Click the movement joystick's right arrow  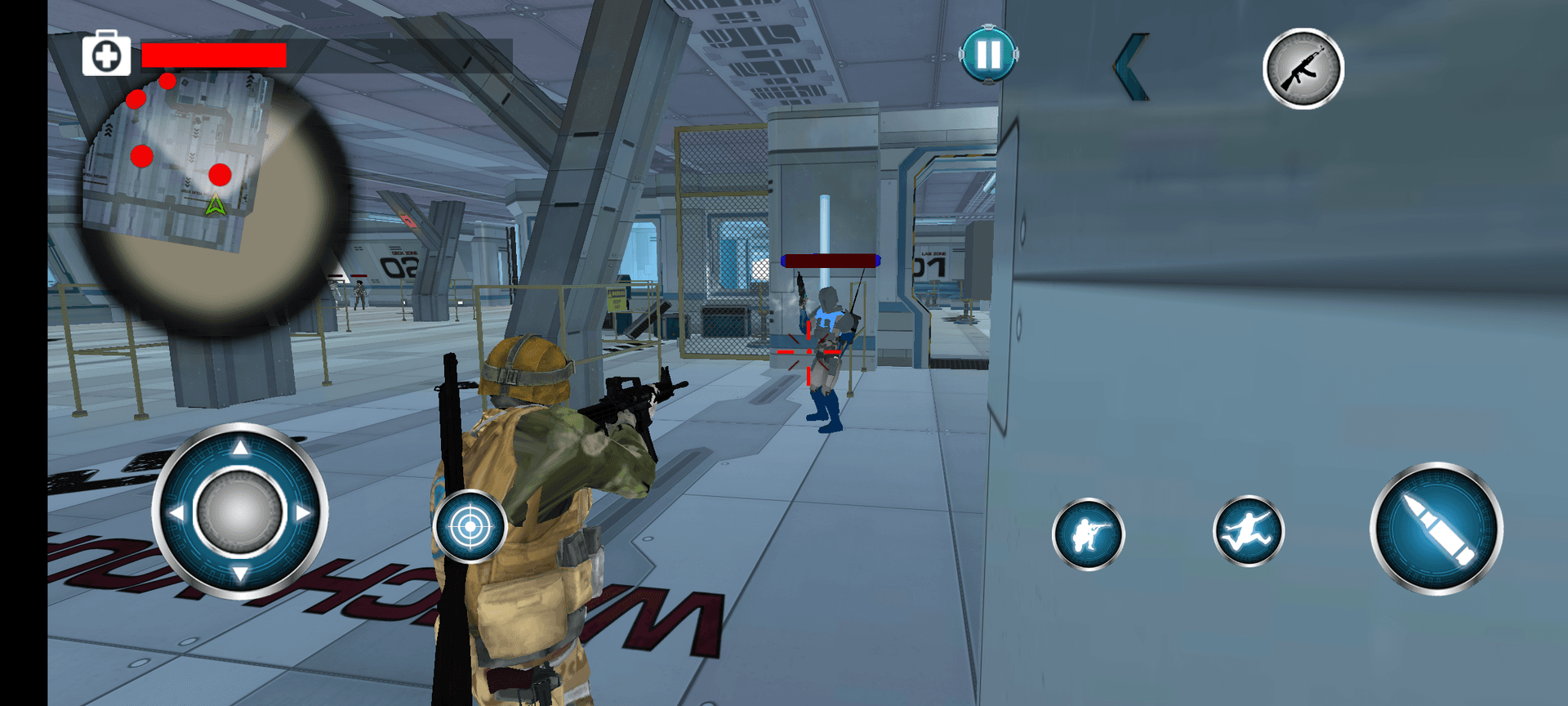pyautogui.click(x=304, y=513)
